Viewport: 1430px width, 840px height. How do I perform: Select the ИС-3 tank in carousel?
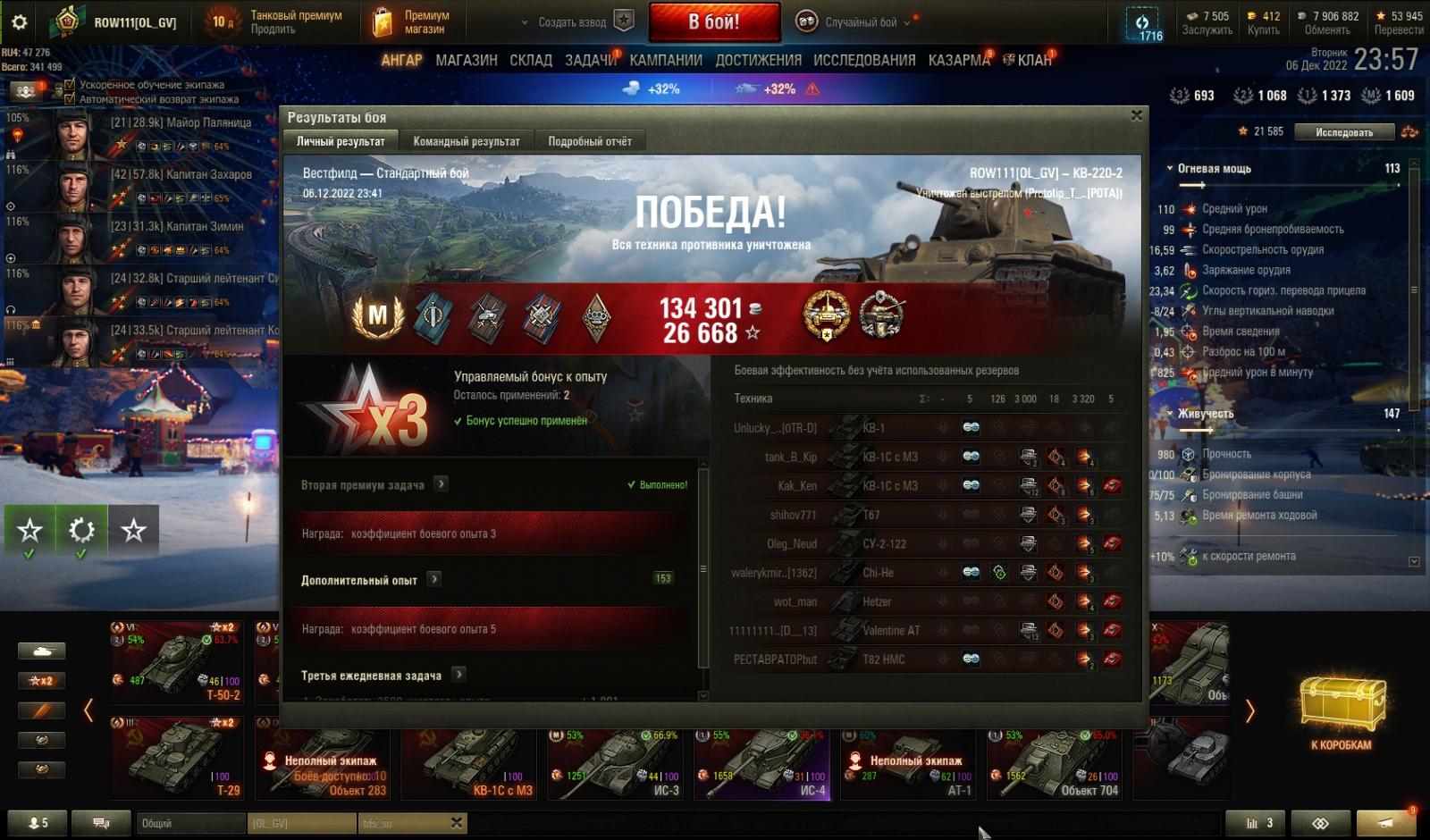click(x=616, y=764)
